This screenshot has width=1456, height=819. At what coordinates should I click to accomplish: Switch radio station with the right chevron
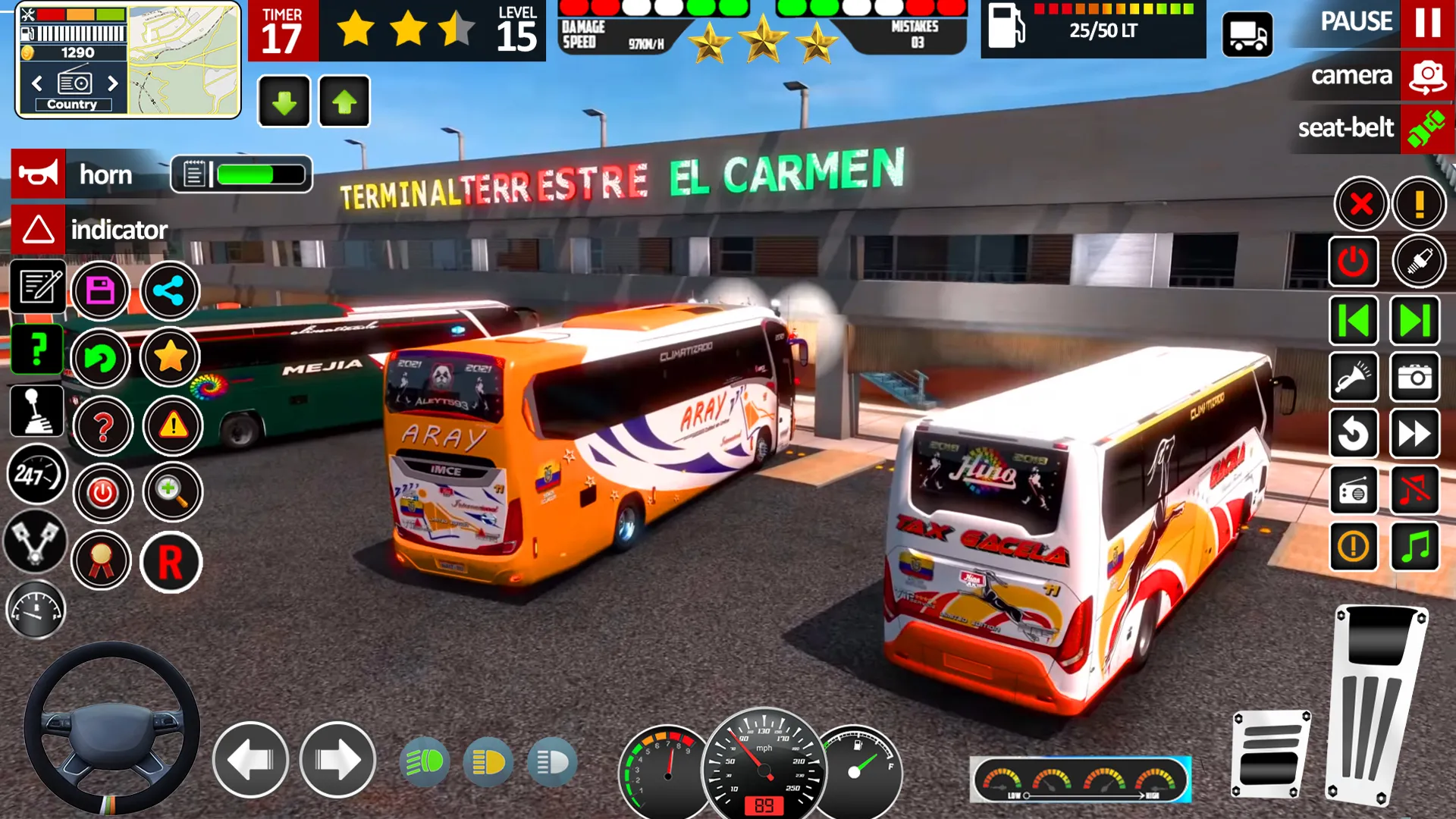[113, 83]
